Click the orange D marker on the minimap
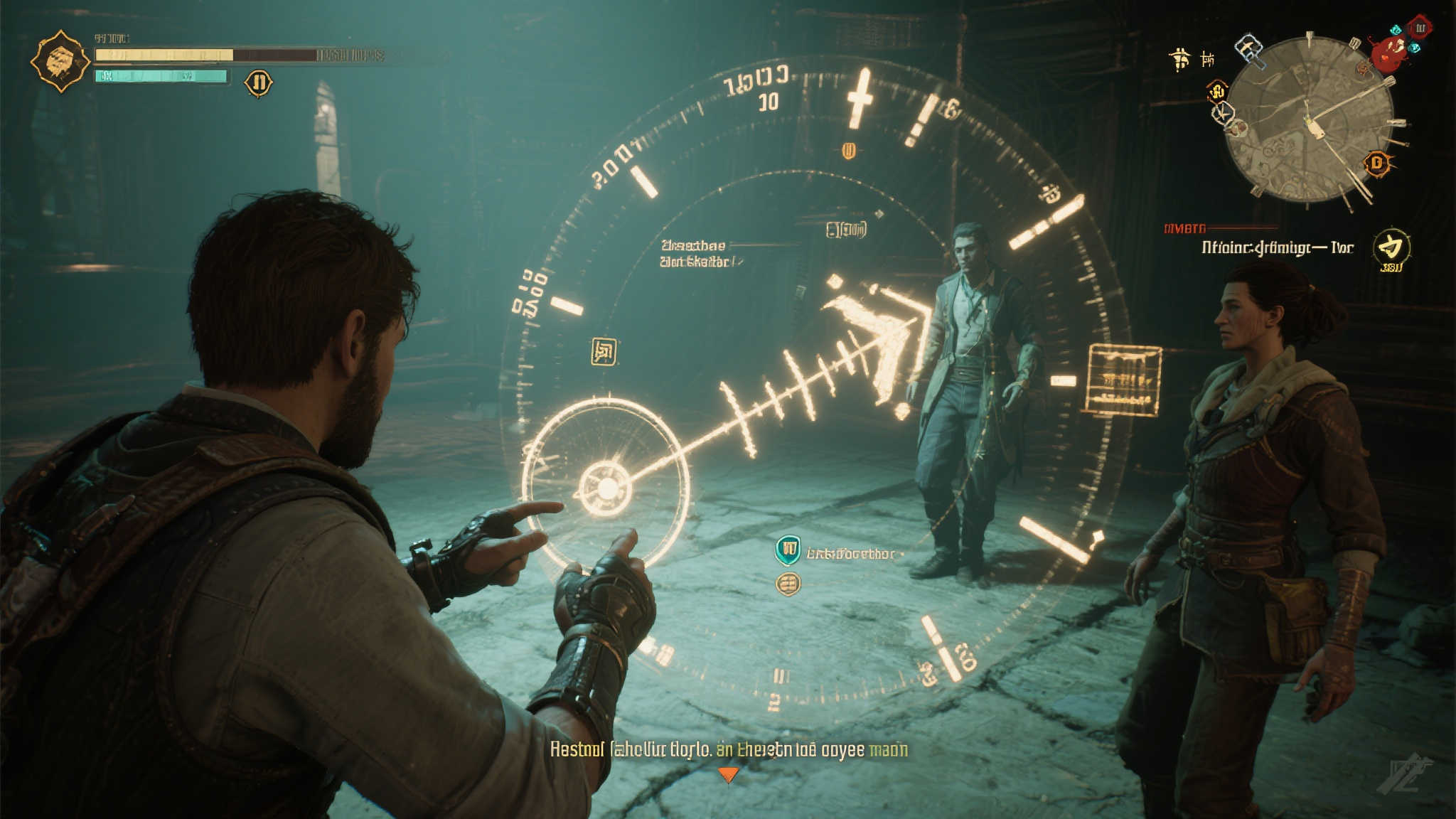This screenshot has height=819, width=1456. [1377, 164]
